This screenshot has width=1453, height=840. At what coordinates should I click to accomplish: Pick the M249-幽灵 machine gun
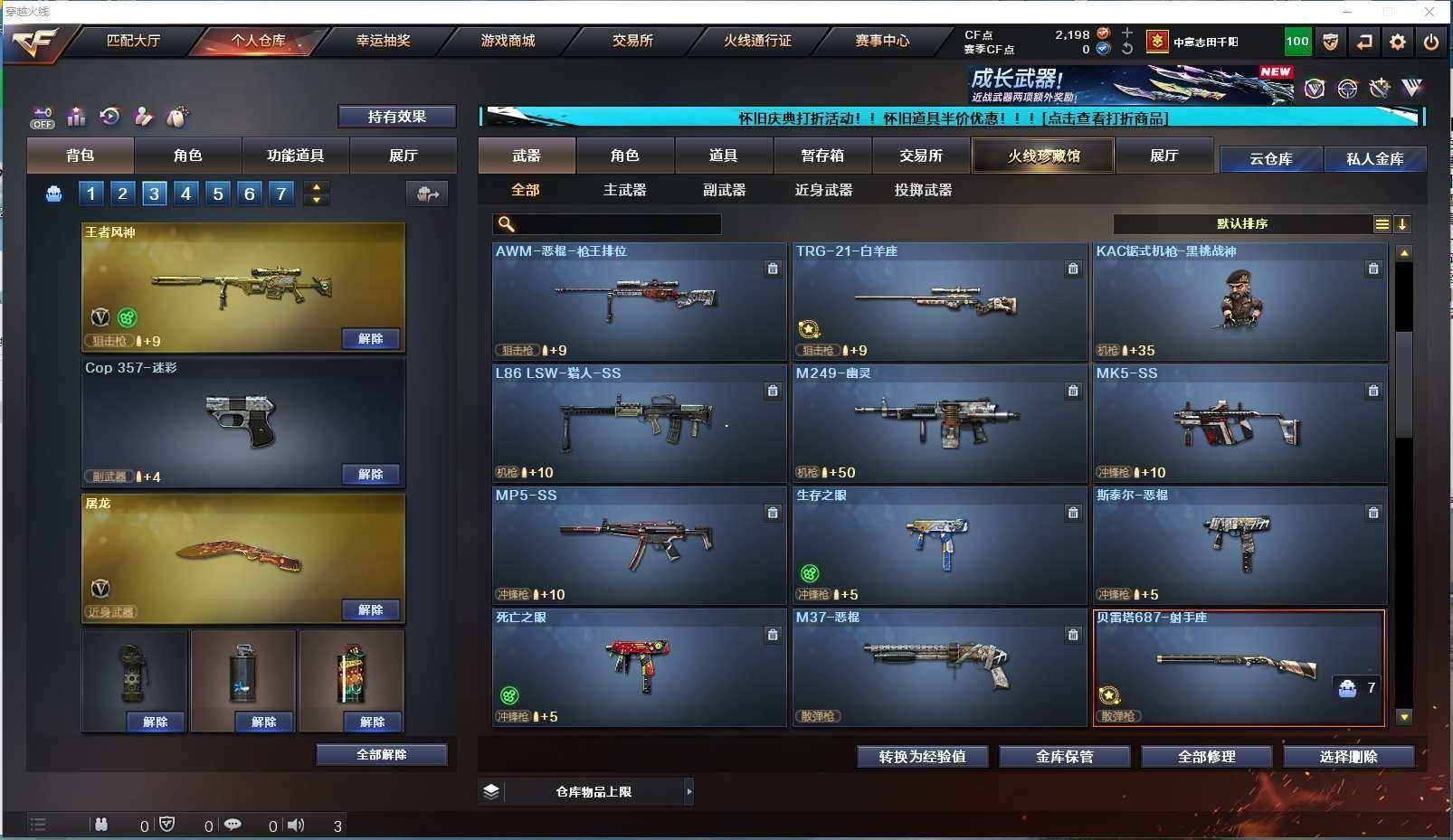coord(939,422)
